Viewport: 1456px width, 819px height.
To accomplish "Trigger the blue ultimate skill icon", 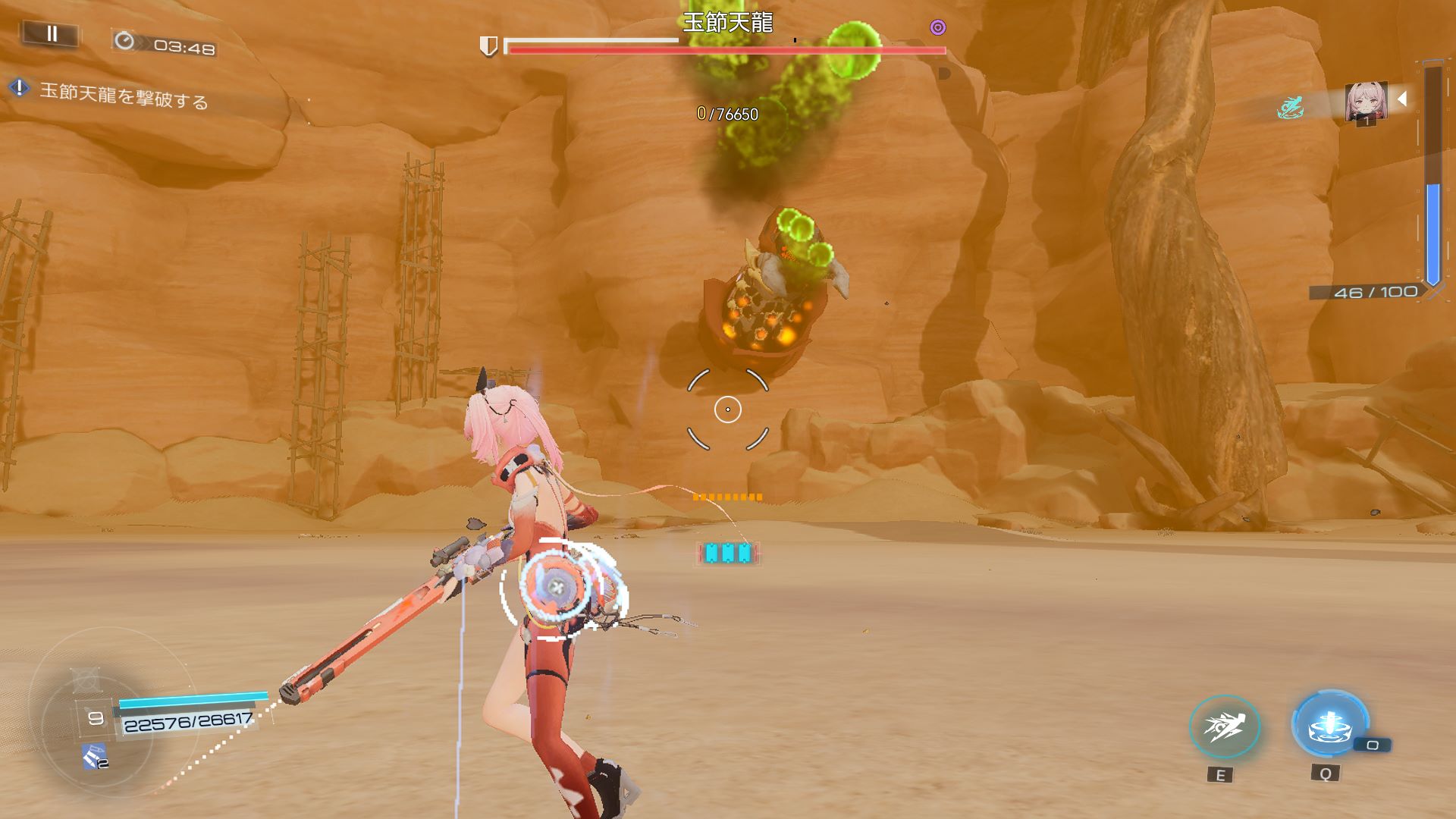I will pos(1329,724).
